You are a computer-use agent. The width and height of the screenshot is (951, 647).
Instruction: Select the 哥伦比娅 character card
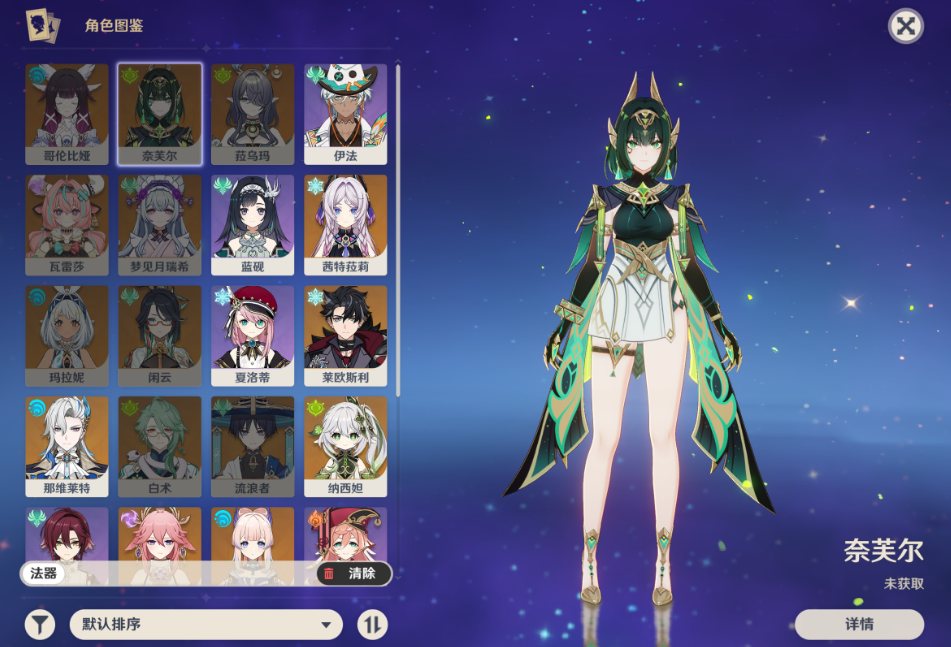point(67,114)
